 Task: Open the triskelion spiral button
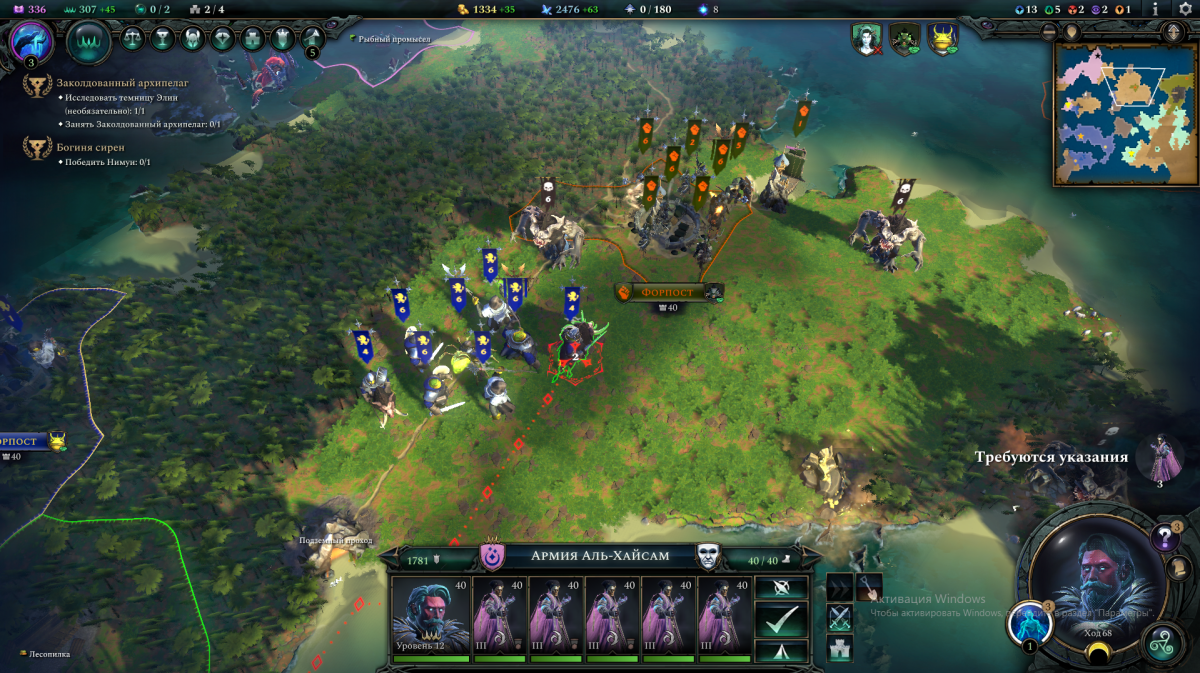point(1163,641)
